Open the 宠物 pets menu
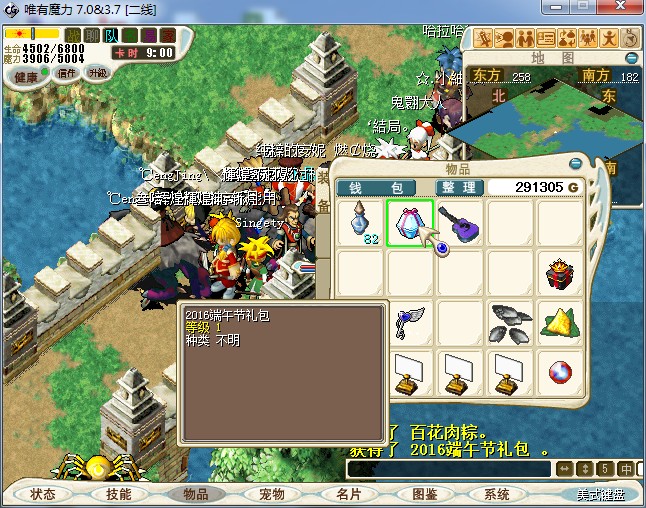 click(272, 494)
